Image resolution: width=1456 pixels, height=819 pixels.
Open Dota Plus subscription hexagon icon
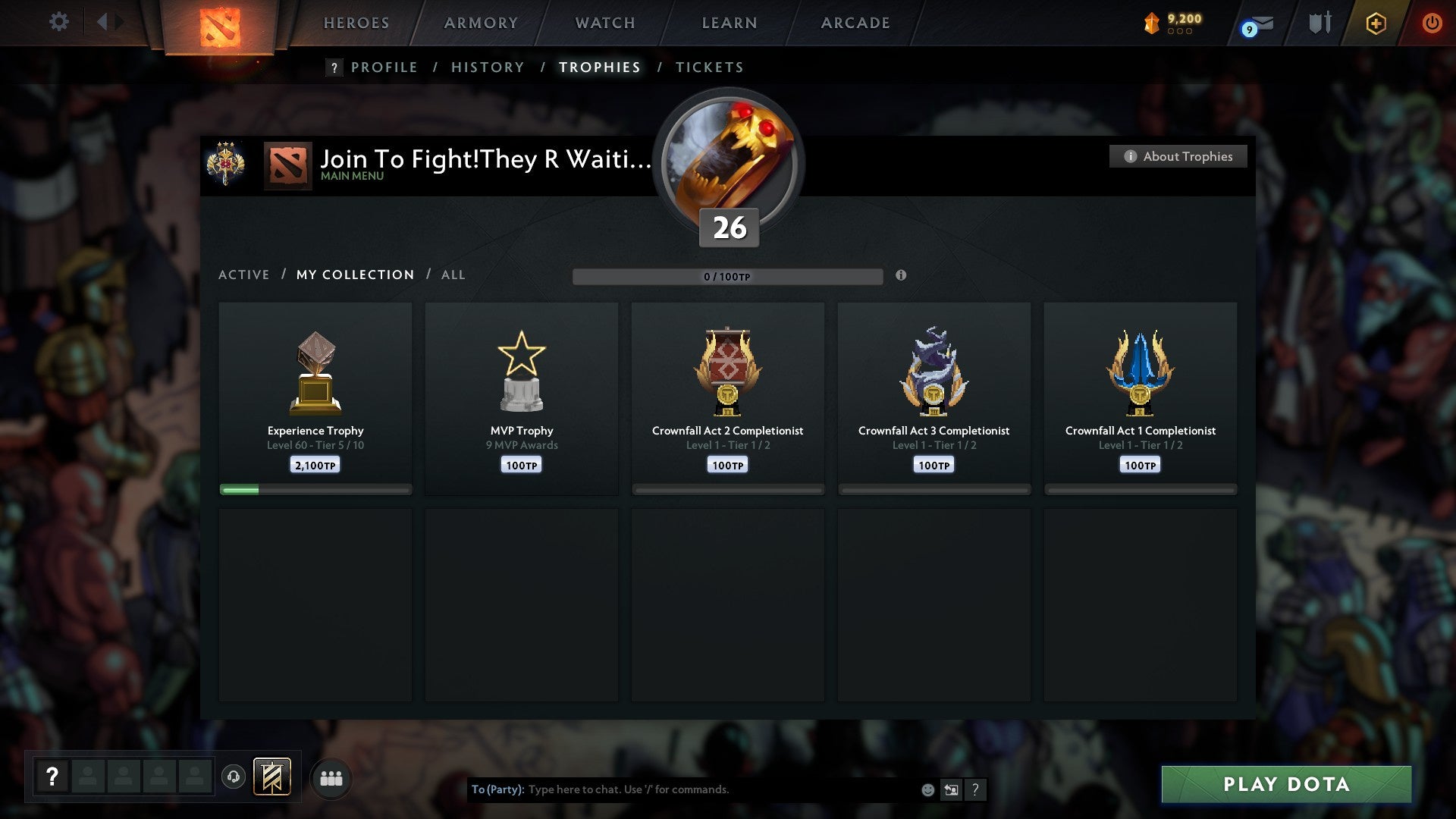(1375, 23)
